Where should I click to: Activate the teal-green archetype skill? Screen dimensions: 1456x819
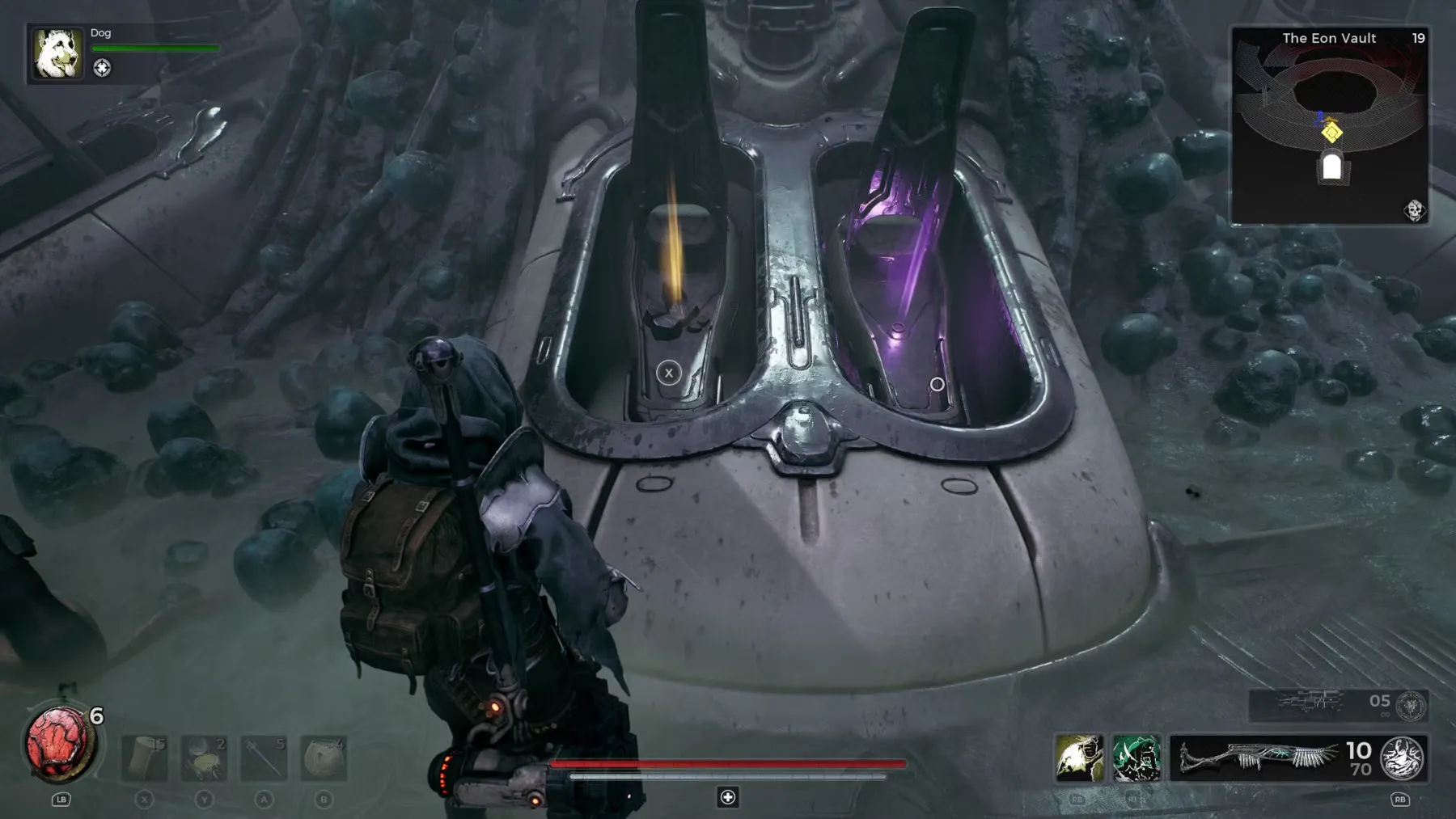point(1136,758)
